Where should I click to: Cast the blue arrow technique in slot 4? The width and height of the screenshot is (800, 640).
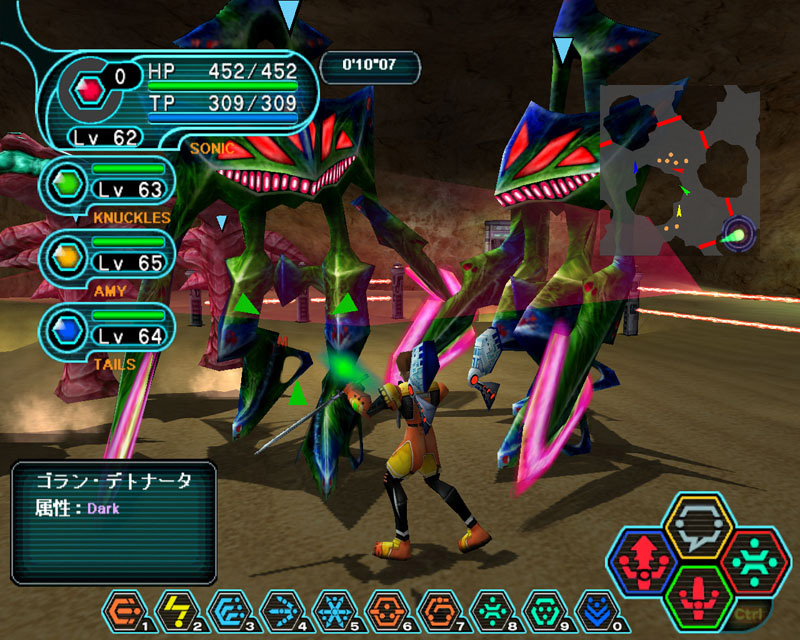281,608
